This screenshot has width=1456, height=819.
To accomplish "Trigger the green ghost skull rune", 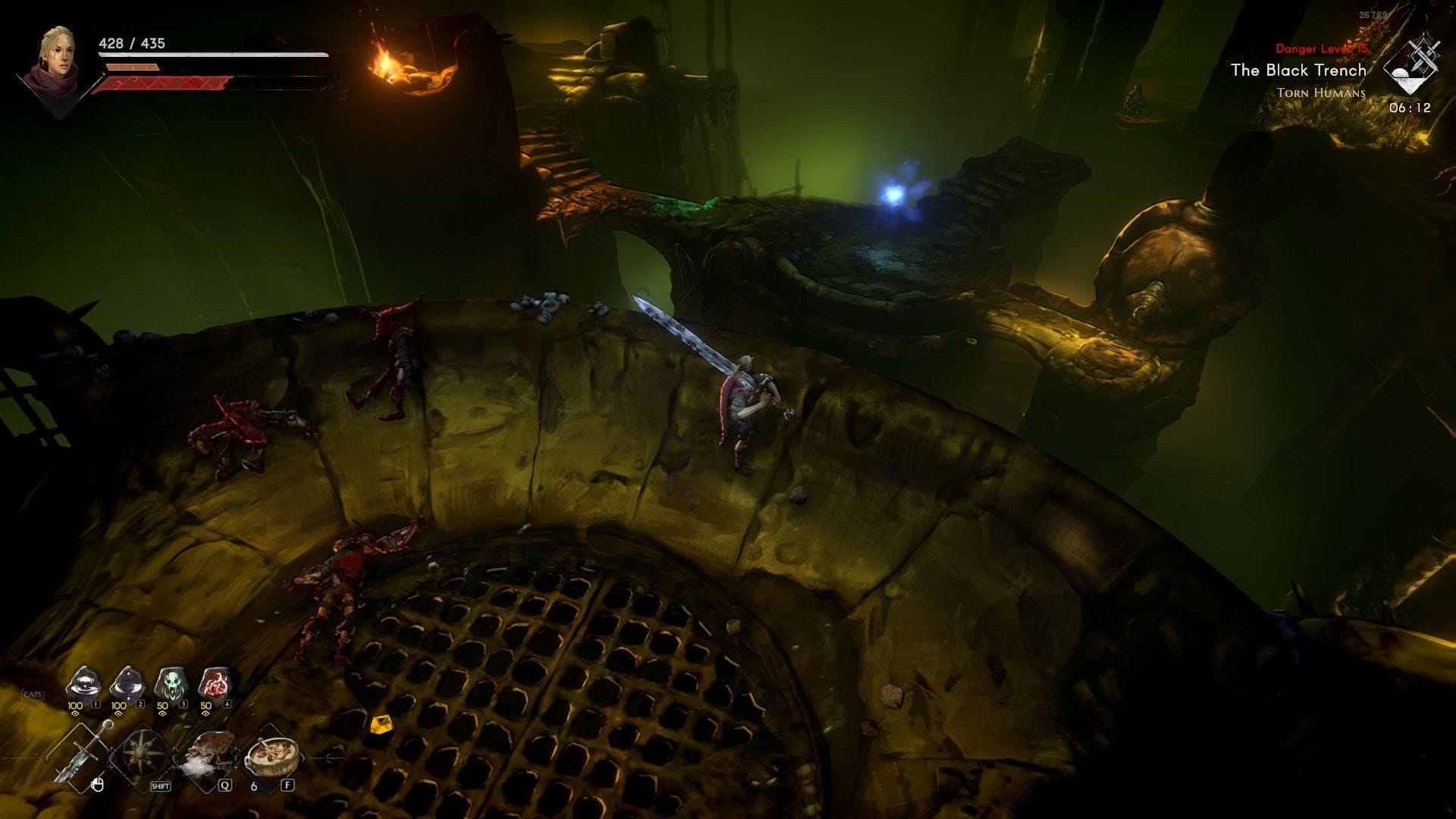I will [169, 683].
